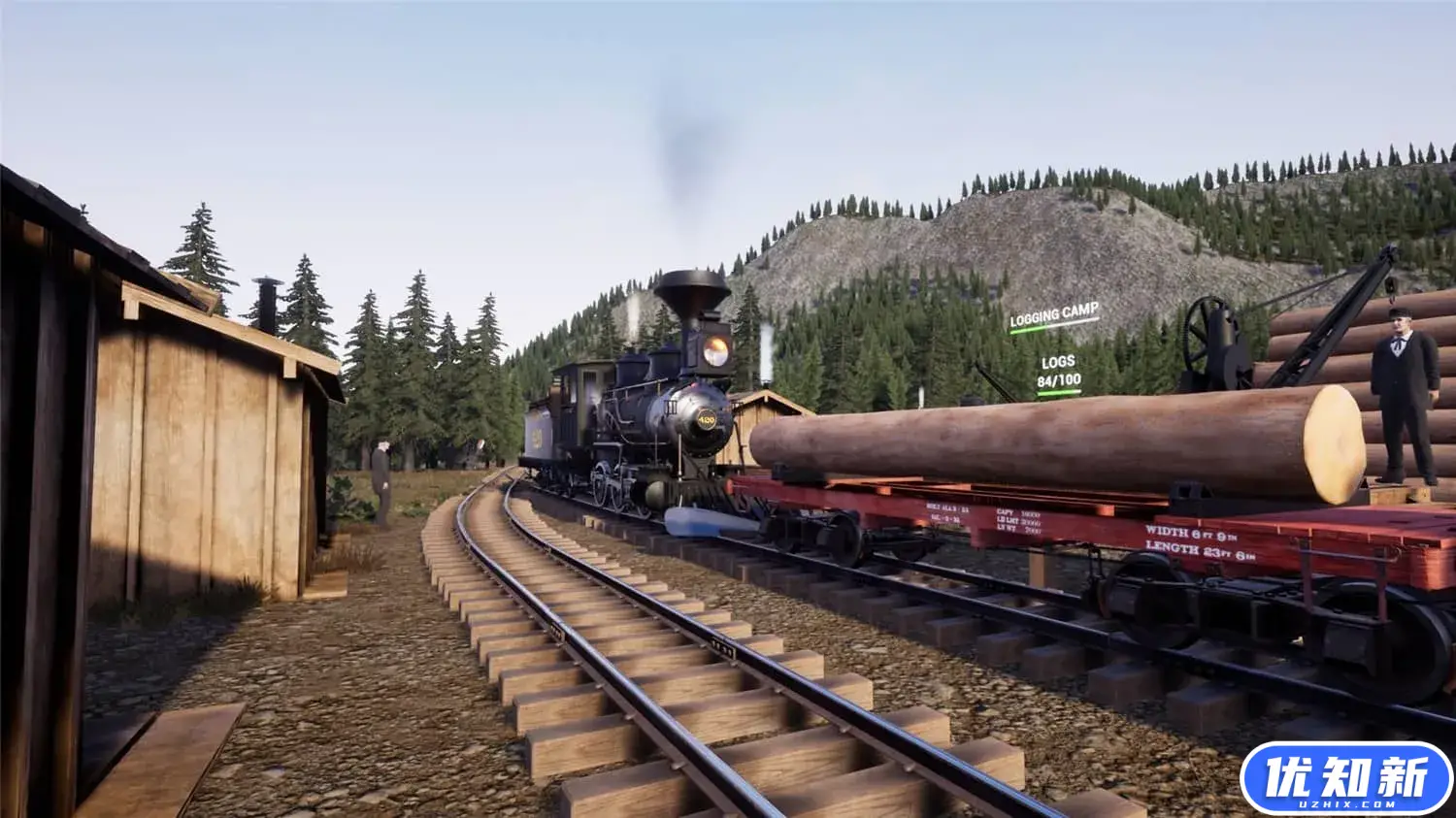Click the number plate on the engine front

click(x=706, y=417)
